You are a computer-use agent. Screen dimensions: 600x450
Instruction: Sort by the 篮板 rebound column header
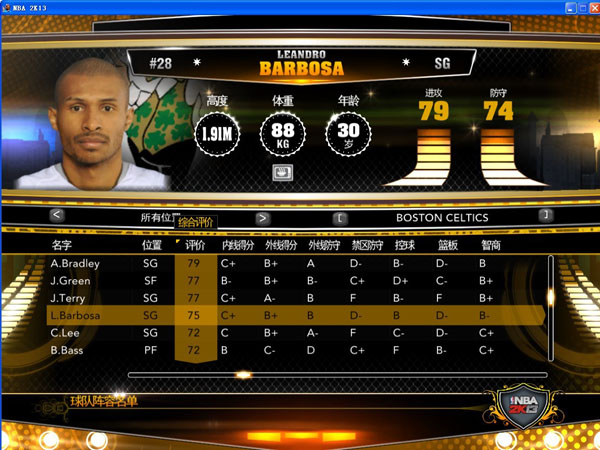pos(447,244)
